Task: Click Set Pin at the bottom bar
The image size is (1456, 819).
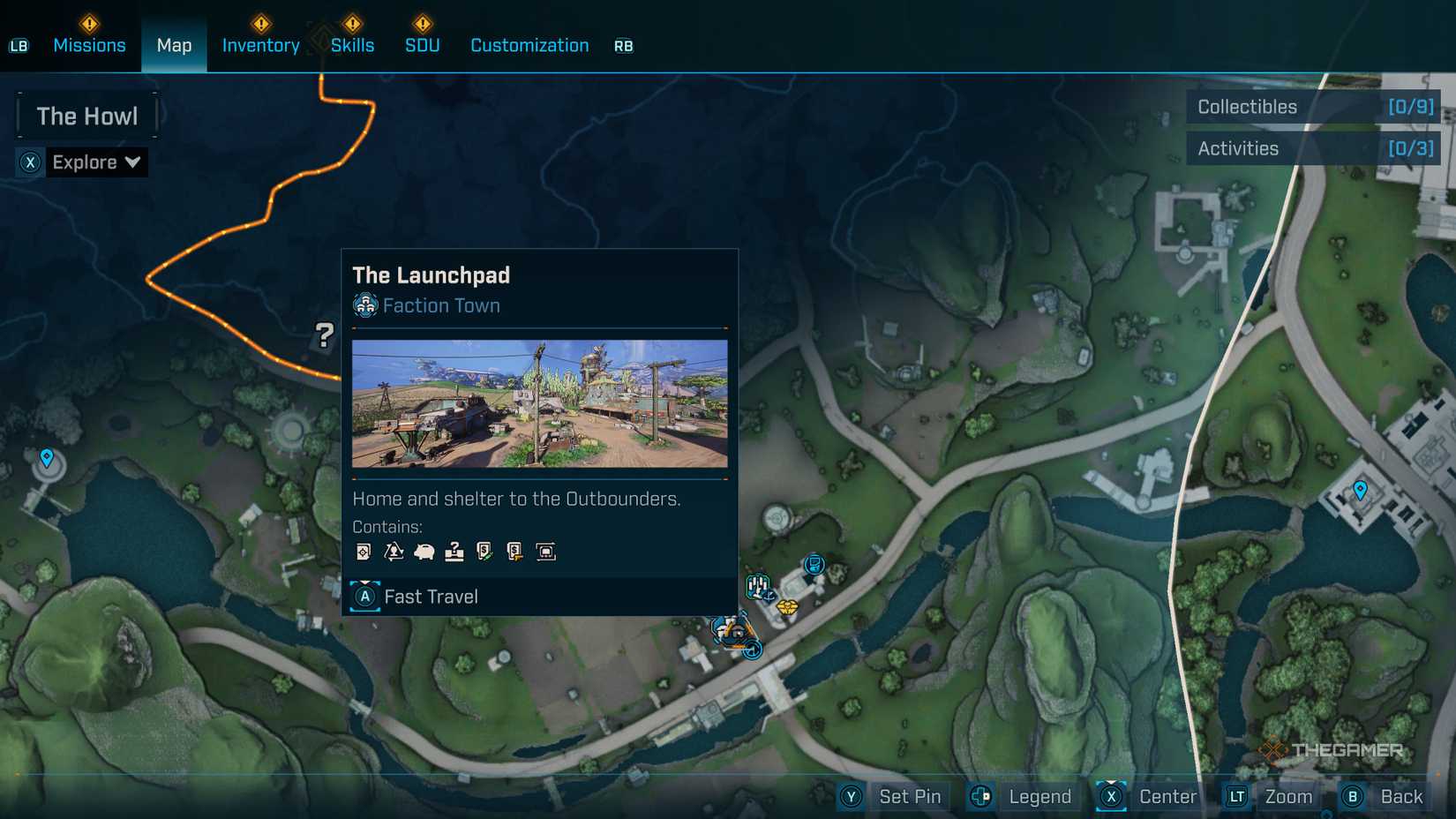Action: (910, 796)
